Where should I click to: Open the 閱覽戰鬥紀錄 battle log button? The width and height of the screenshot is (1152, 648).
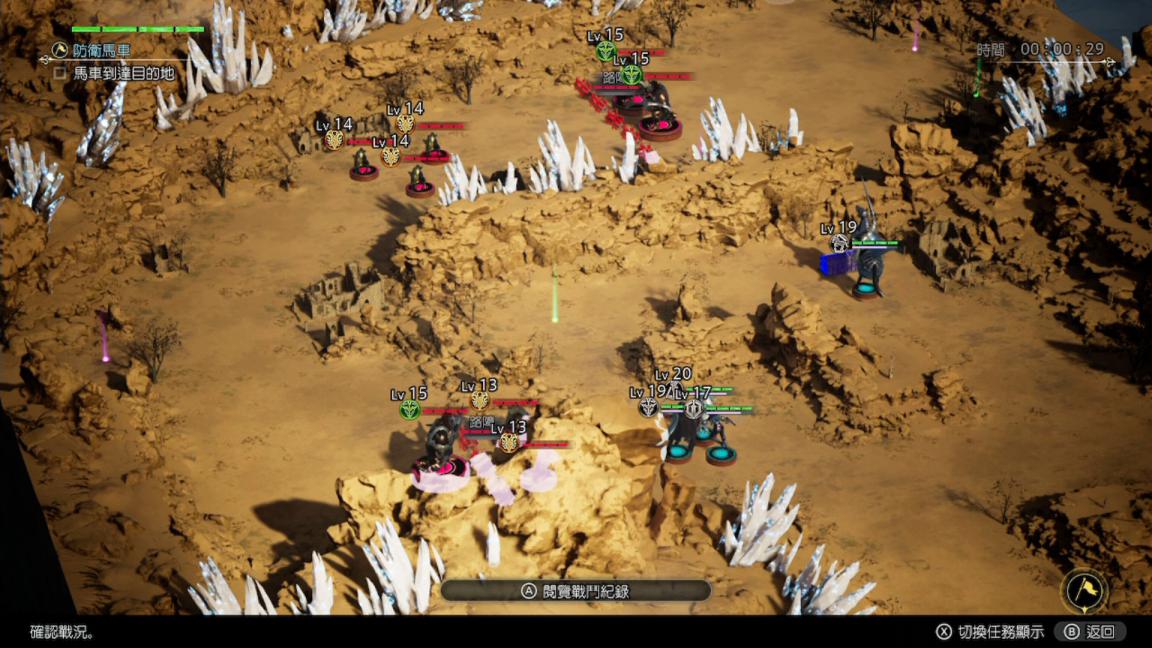tap(575, 591)
